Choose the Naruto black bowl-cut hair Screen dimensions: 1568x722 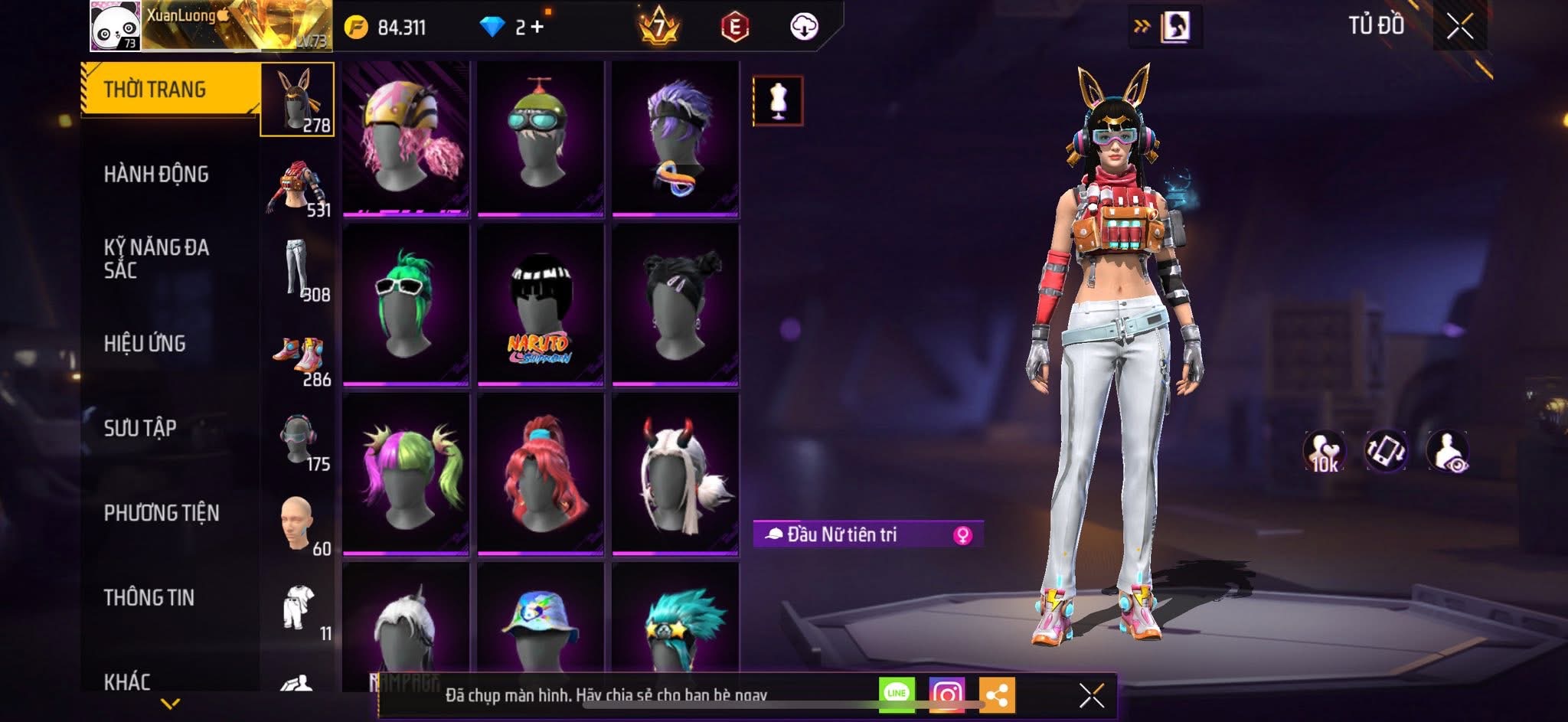[x=541, y=305]
